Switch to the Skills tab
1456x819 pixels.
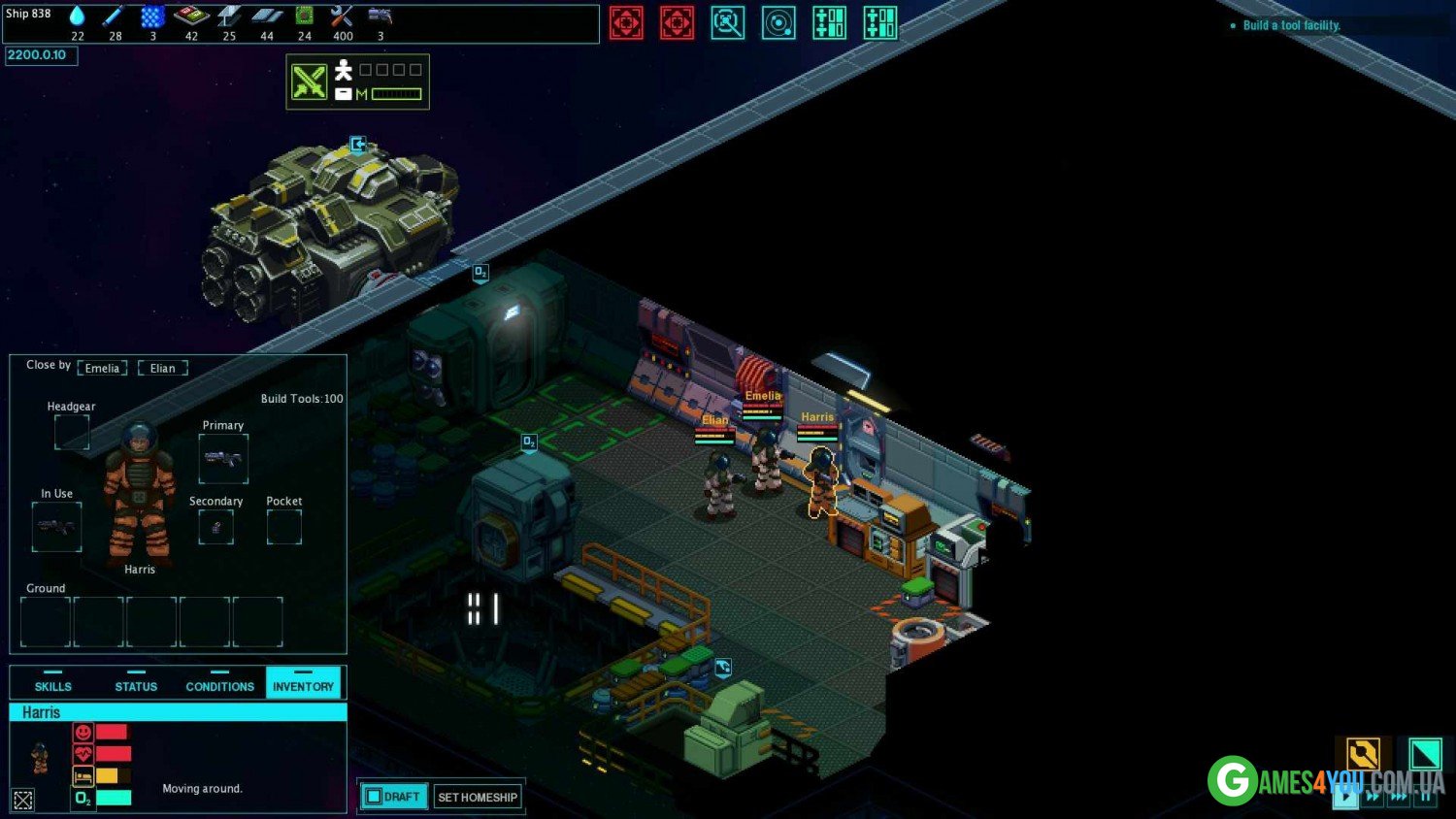click(x=53, y=683)
